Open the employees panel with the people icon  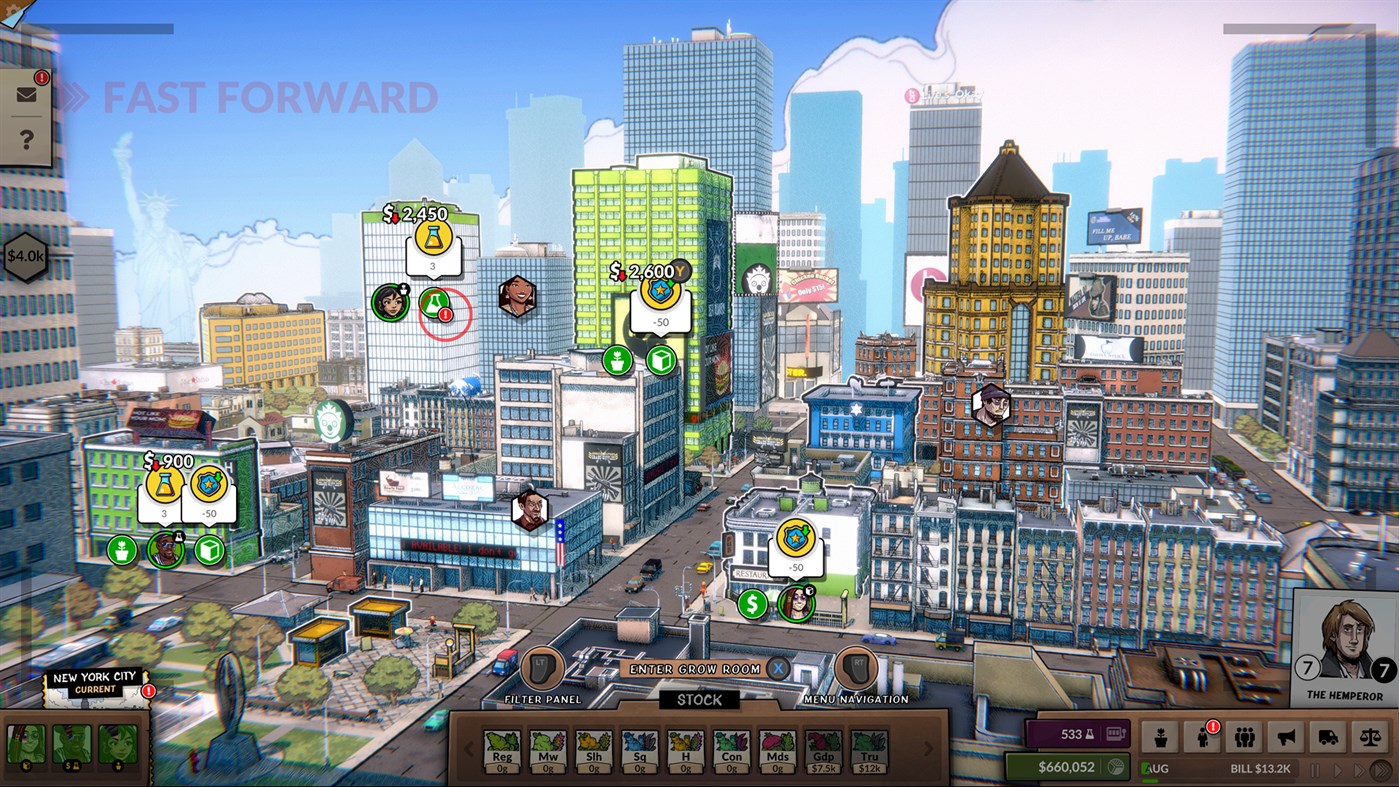click(1244, 737)
